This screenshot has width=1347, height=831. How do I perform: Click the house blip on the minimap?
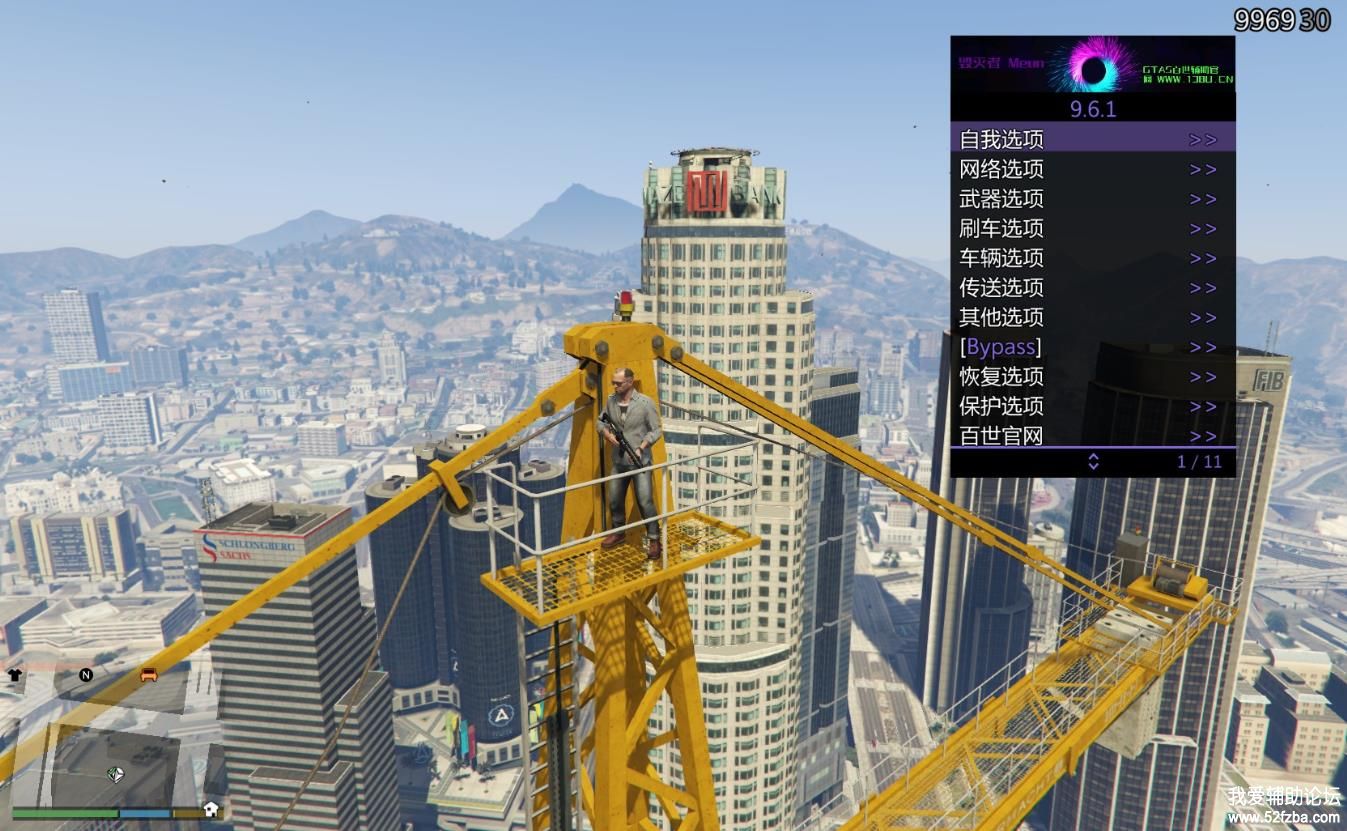click(x=211, y=809)
